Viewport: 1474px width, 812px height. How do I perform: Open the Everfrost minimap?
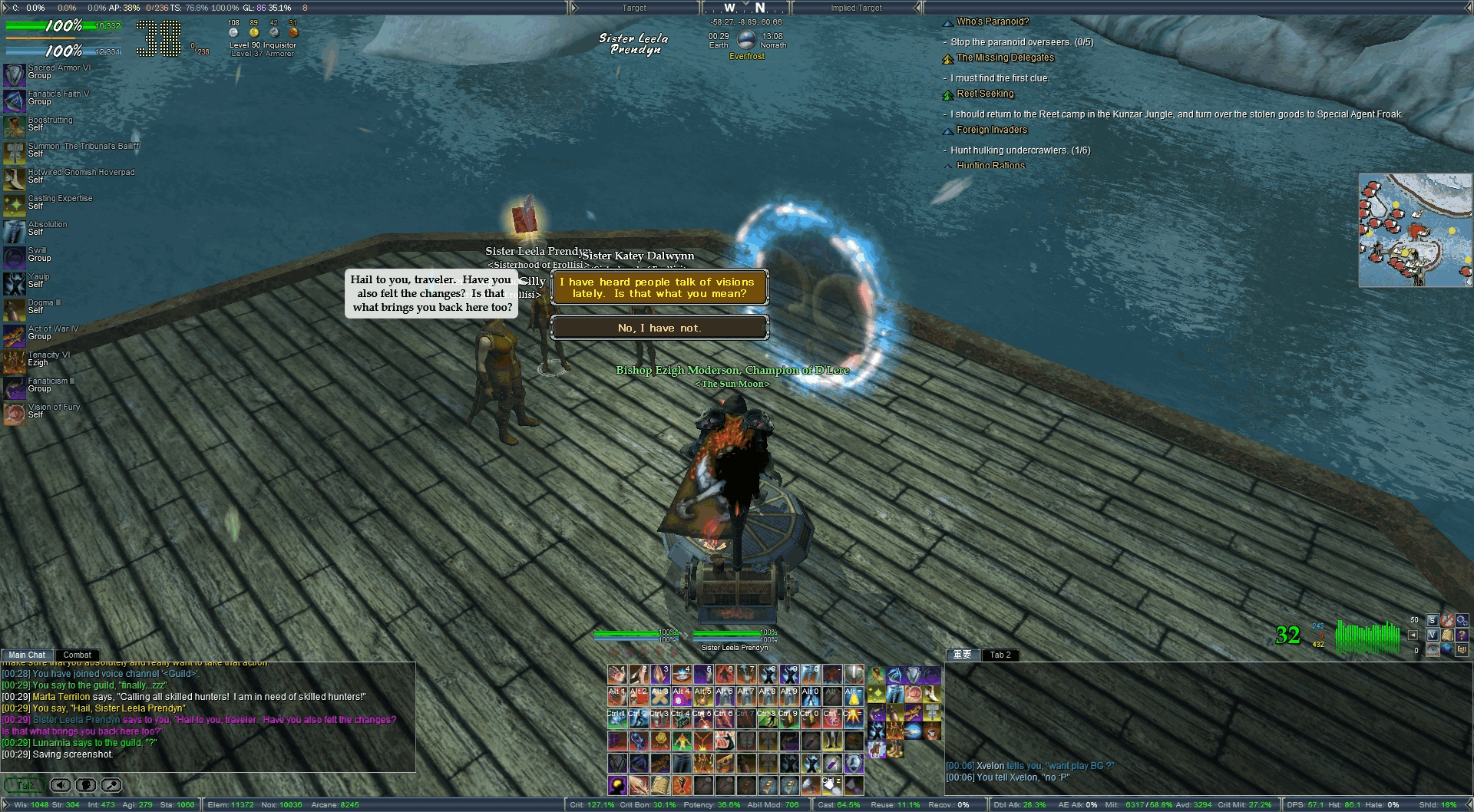coord(1415,230)
